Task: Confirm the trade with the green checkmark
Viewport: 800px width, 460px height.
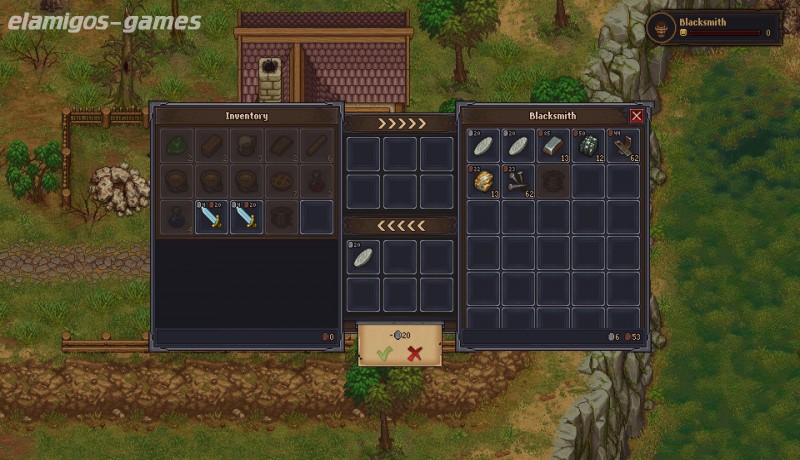Action: coord(385,353)
